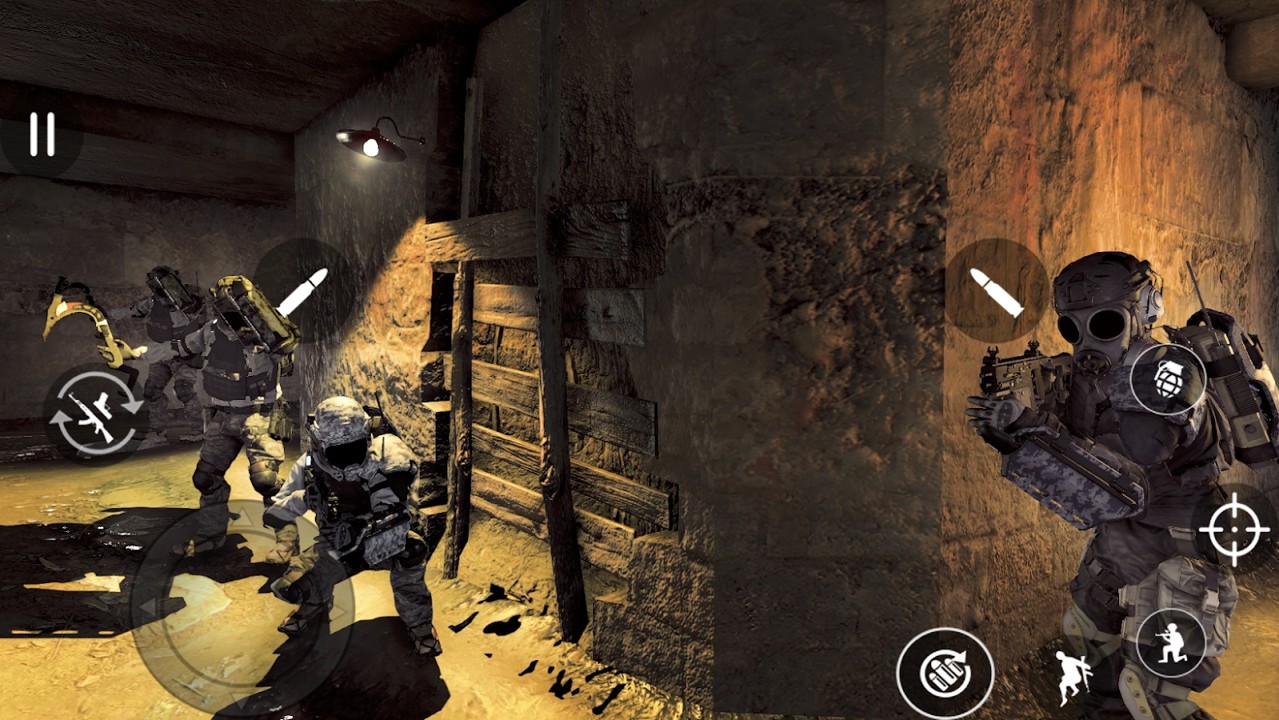Image resolution: width=1279 pixels, height=720 pixels.
Task: Reload the weapon with the magazine icon
Action: (945, 673)
